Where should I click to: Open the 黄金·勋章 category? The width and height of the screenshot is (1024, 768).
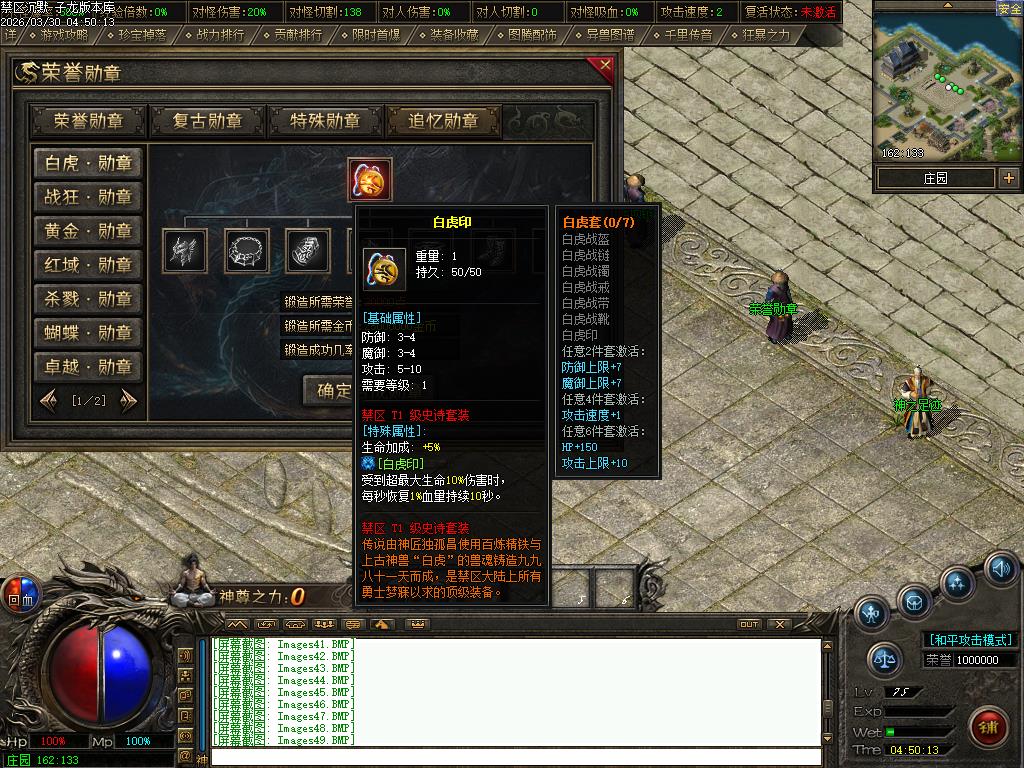click(x=88, y=231)
